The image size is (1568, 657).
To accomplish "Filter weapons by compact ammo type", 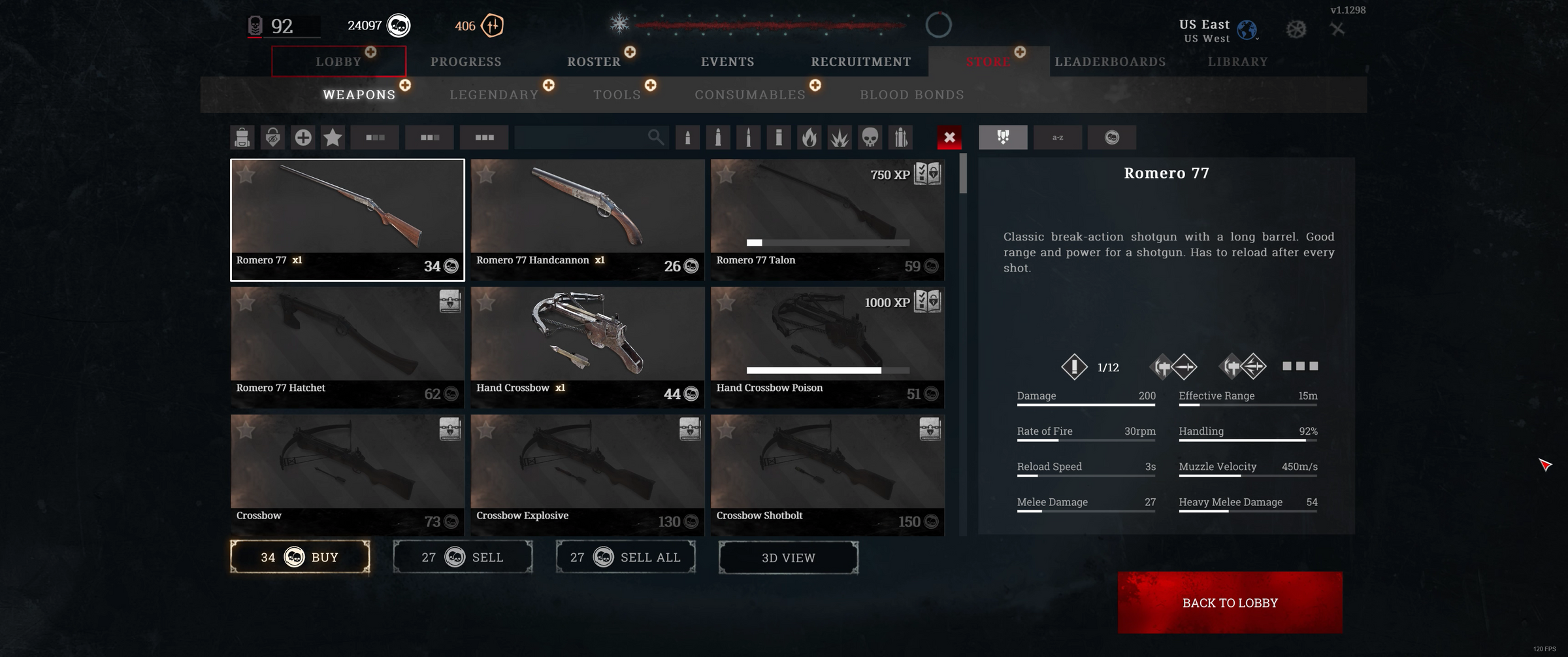I will (x=688, y=137).
